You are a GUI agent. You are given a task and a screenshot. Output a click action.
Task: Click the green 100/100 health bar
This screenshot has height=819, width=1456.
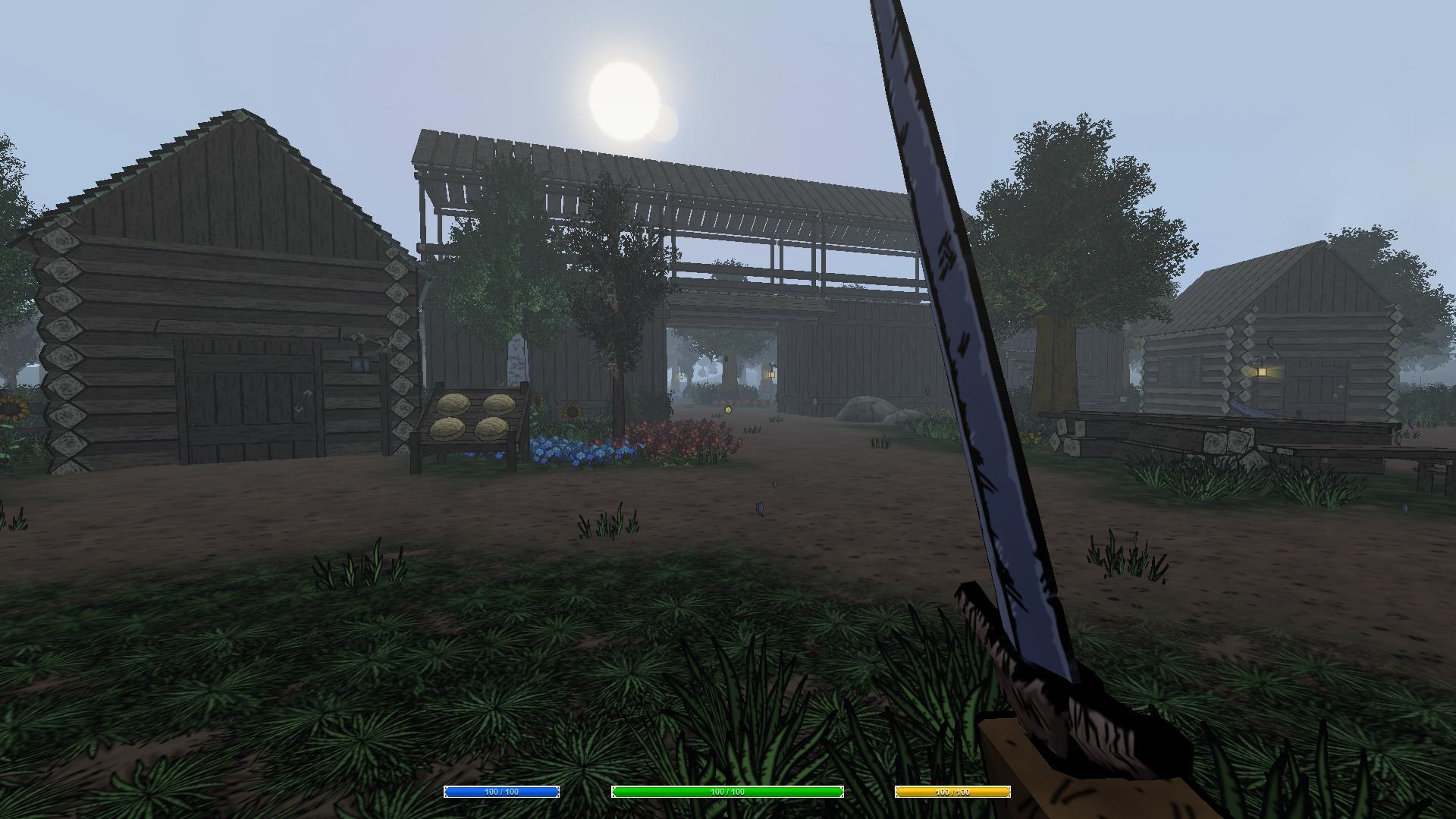pos(726,792)
